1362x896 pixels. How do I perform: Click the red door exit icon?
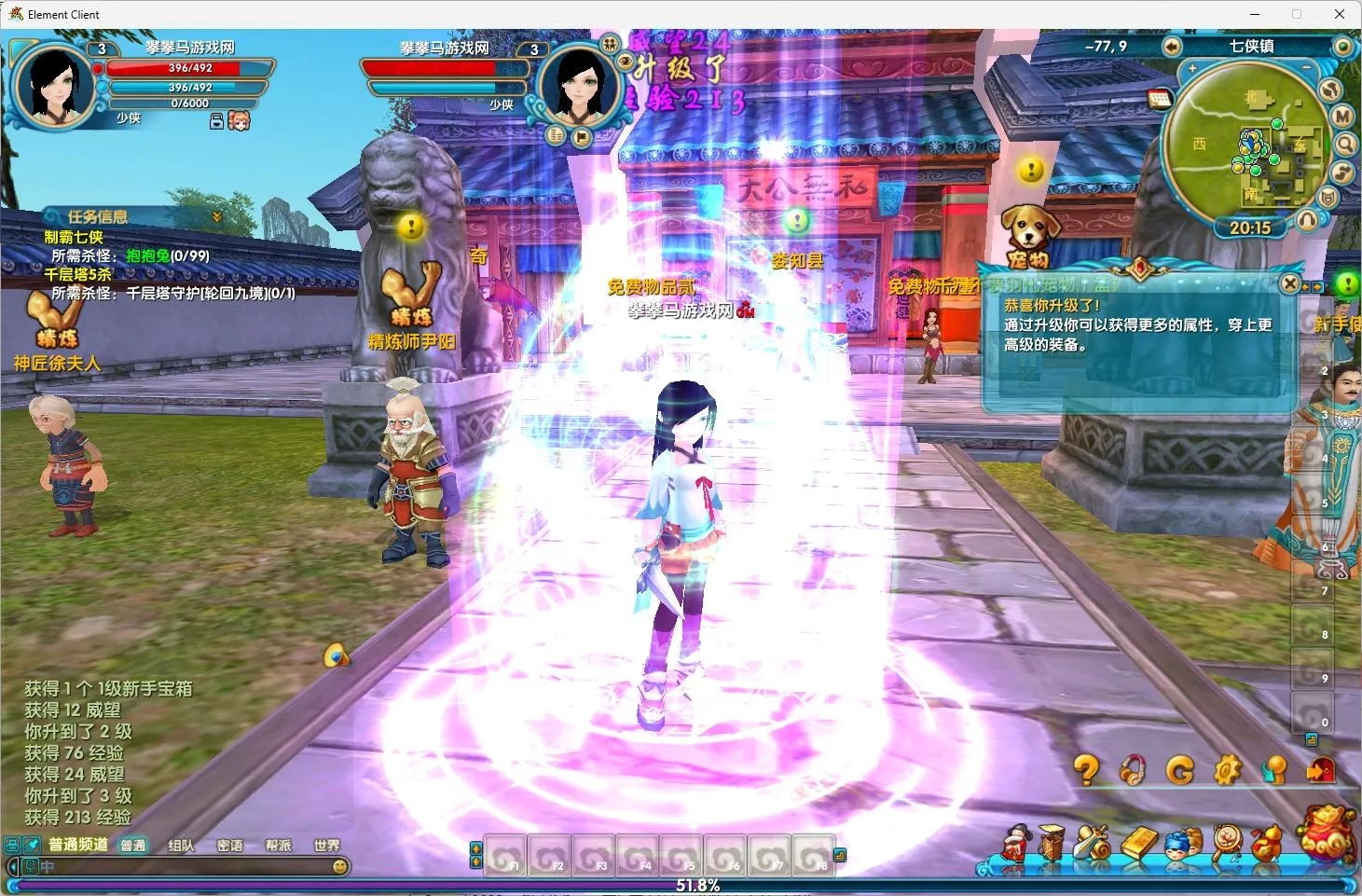click(x=1320, y=770)
